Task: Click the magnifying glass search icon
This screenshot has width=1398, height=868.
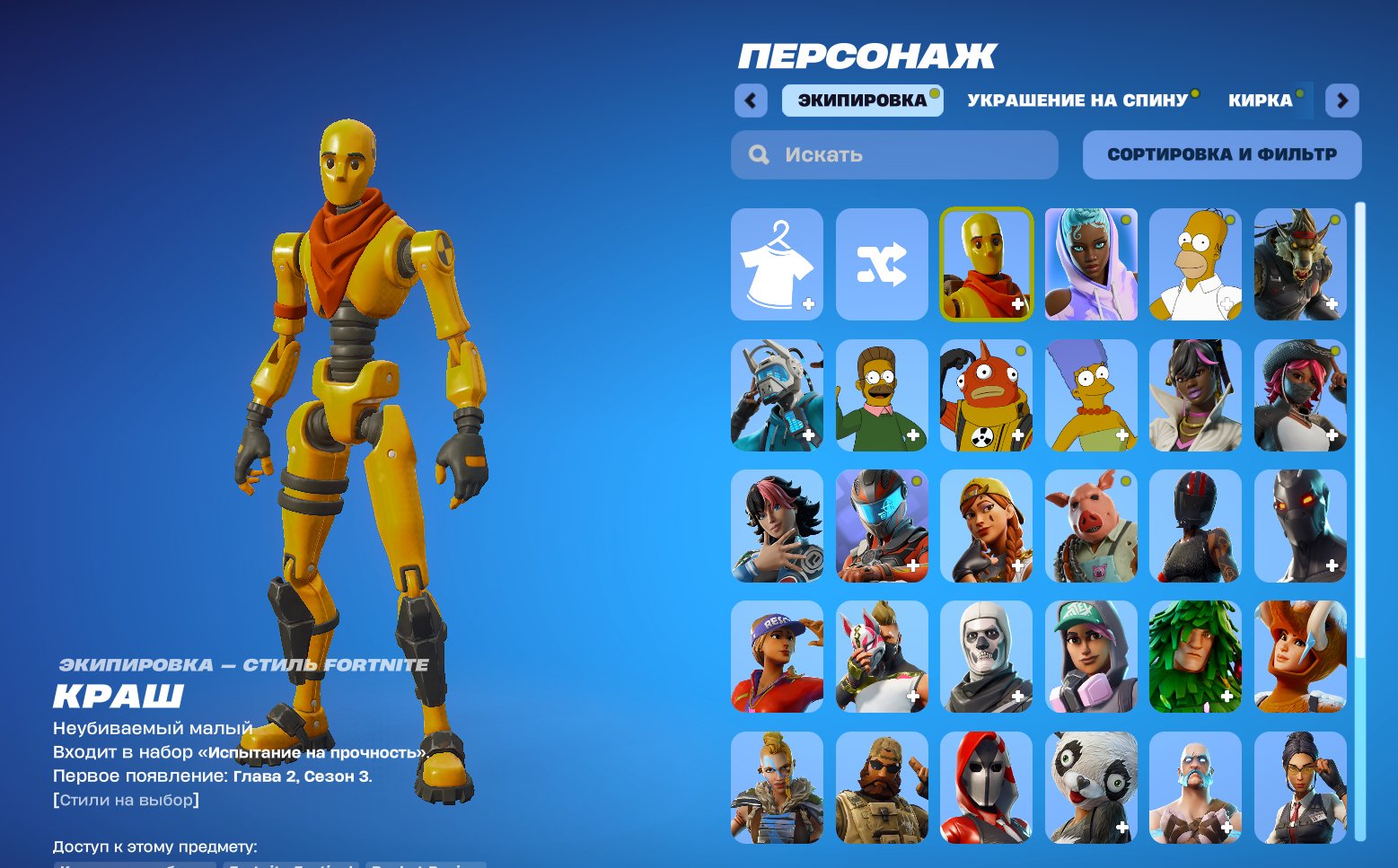Action: click(759, 153)
